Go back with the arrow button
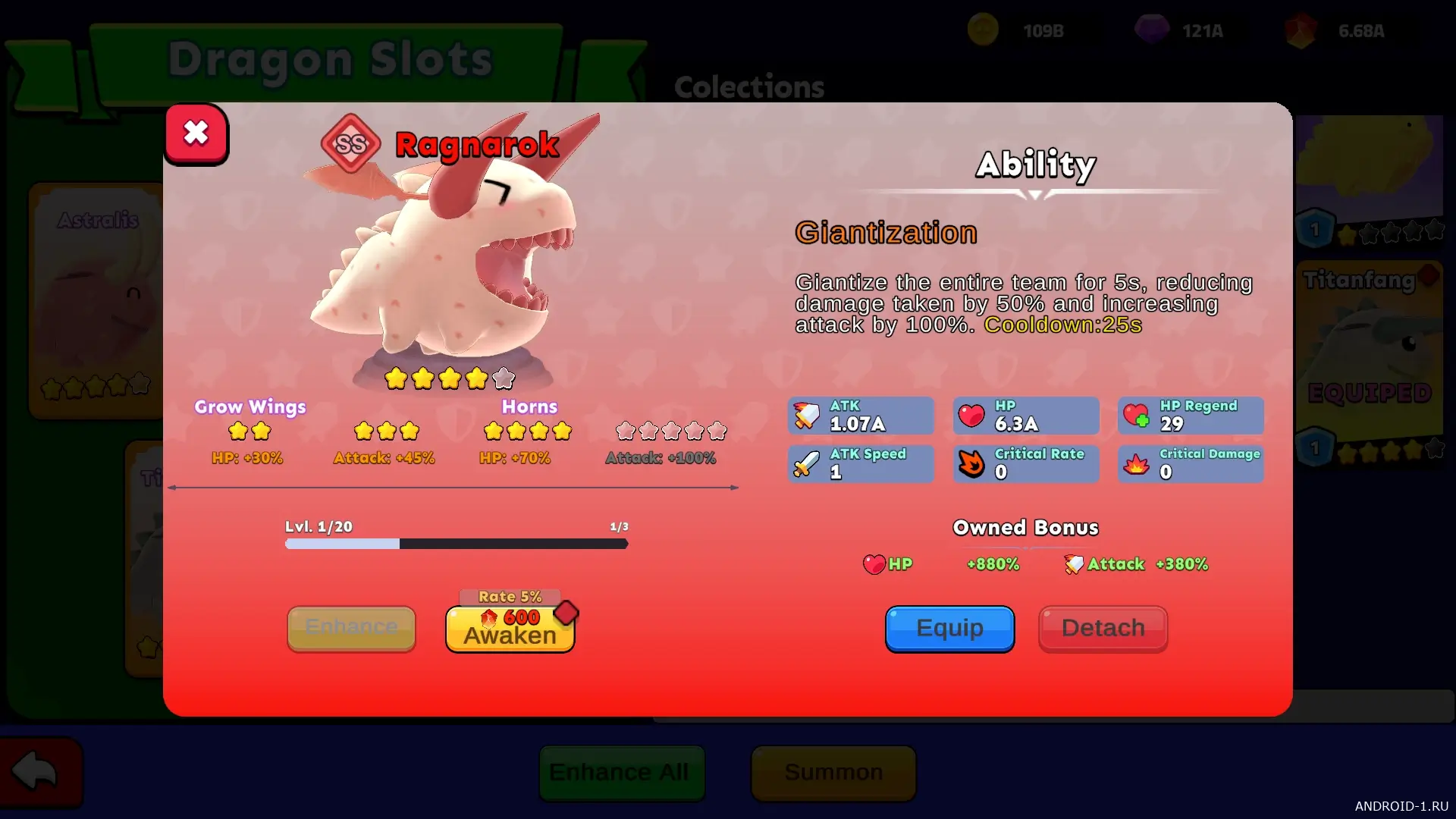This screenshot has width=1456, height=819. (x=39, y=773)
